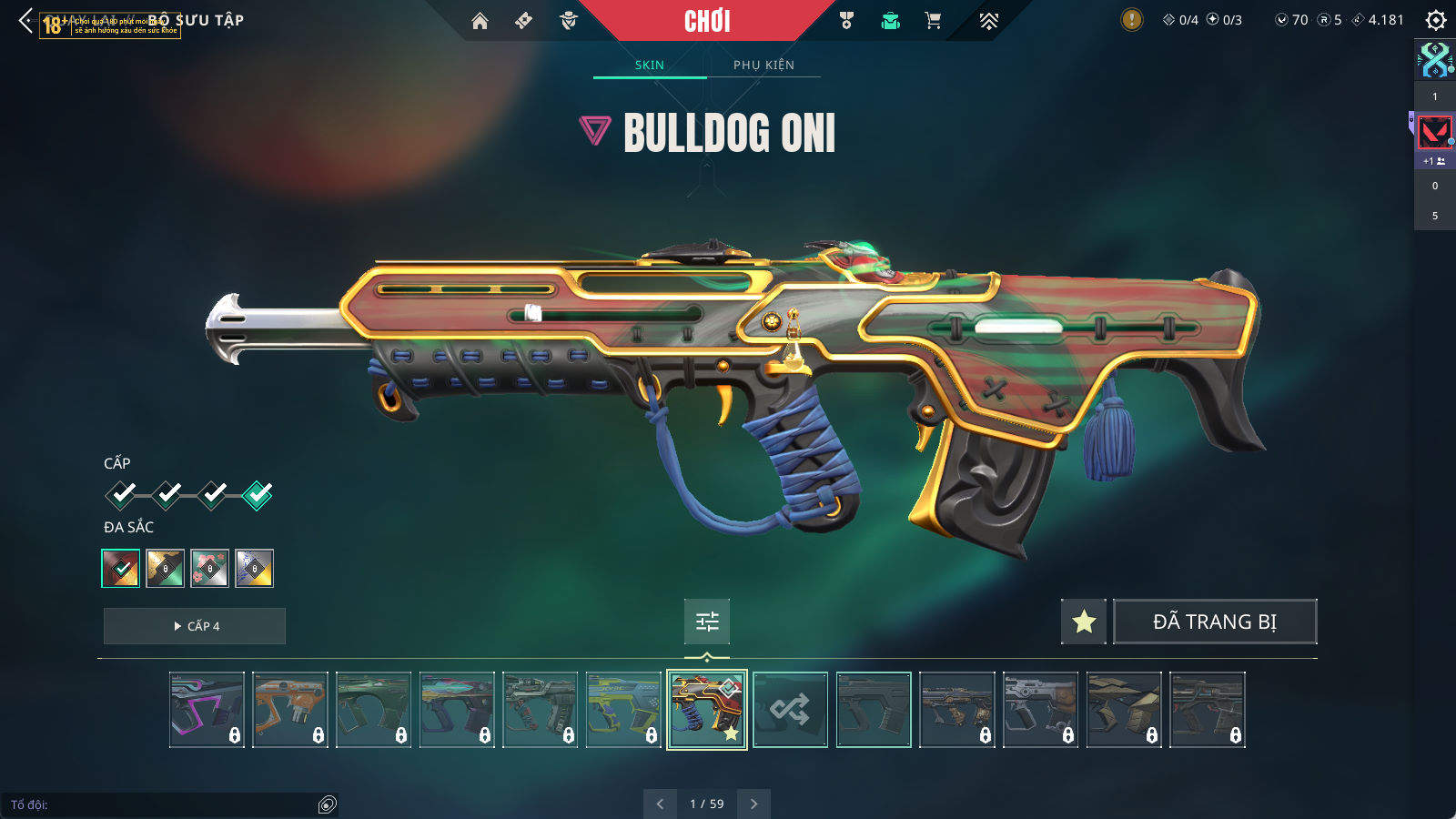Go to the previous skin page
The image size is (1456, 819).
click(x=660, y=804)
